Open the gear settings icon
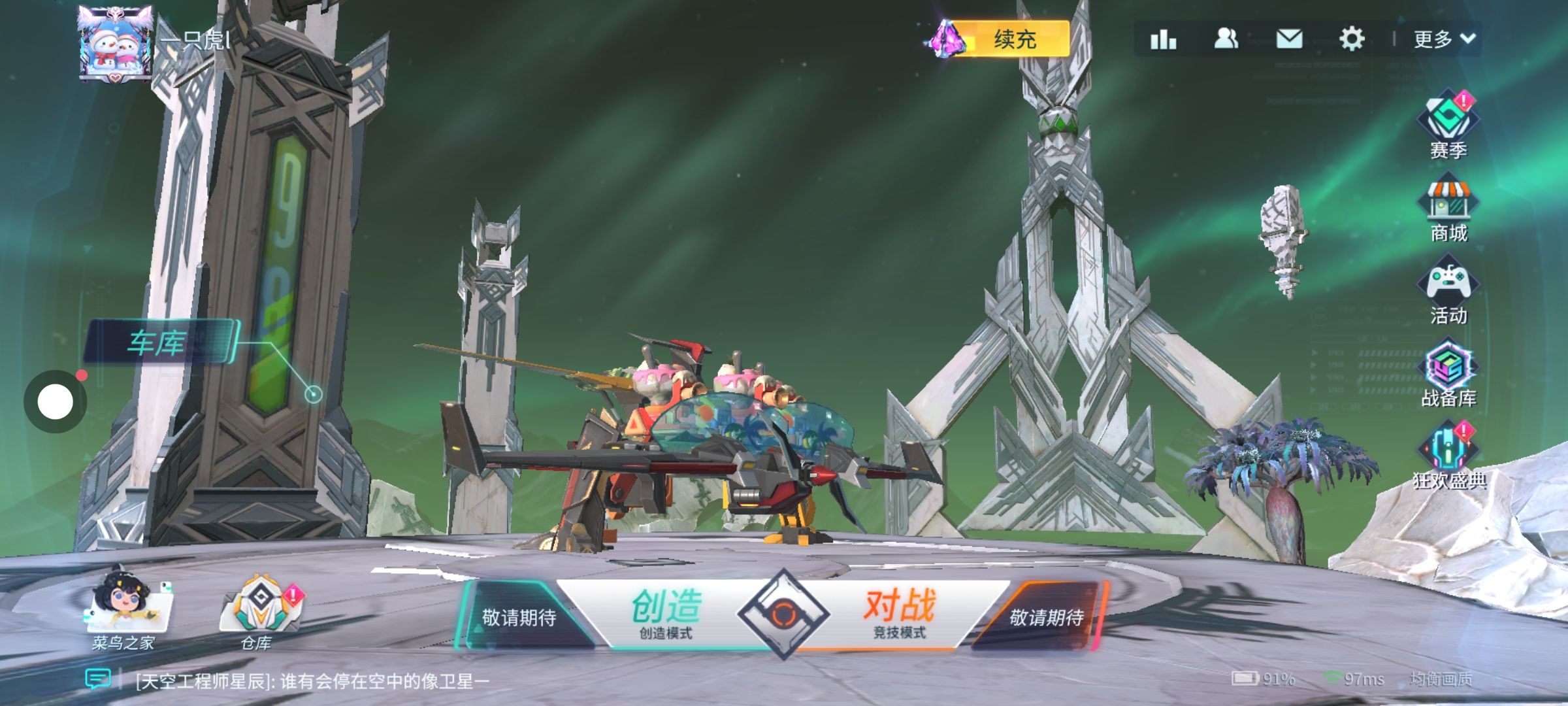Viewport: 1568px width, 706px height. 1352,39
